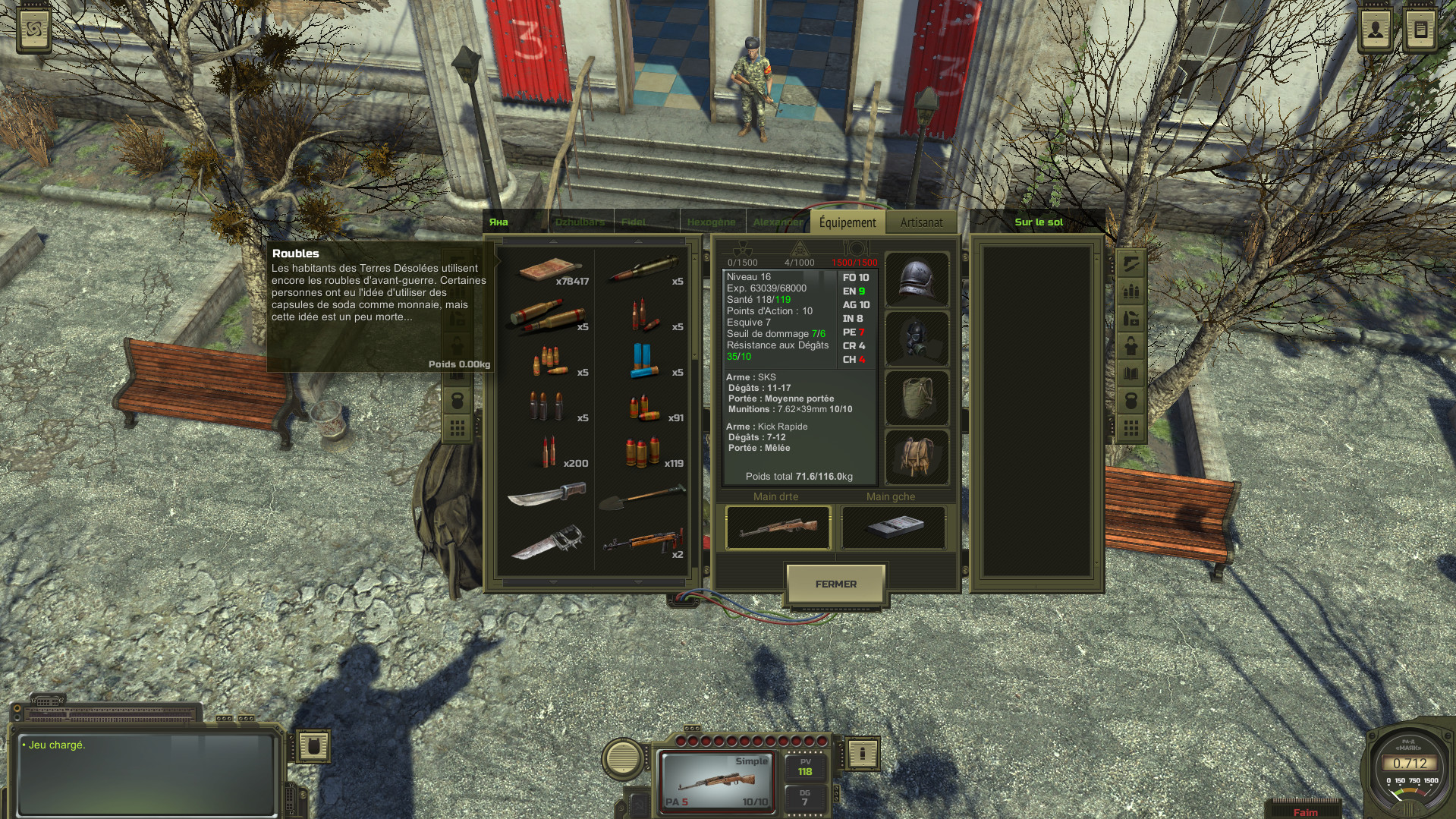Select the equipped gas mask slot
Image resolution: width=1456 pixels, height=819 pixels.
pos(917,339)
